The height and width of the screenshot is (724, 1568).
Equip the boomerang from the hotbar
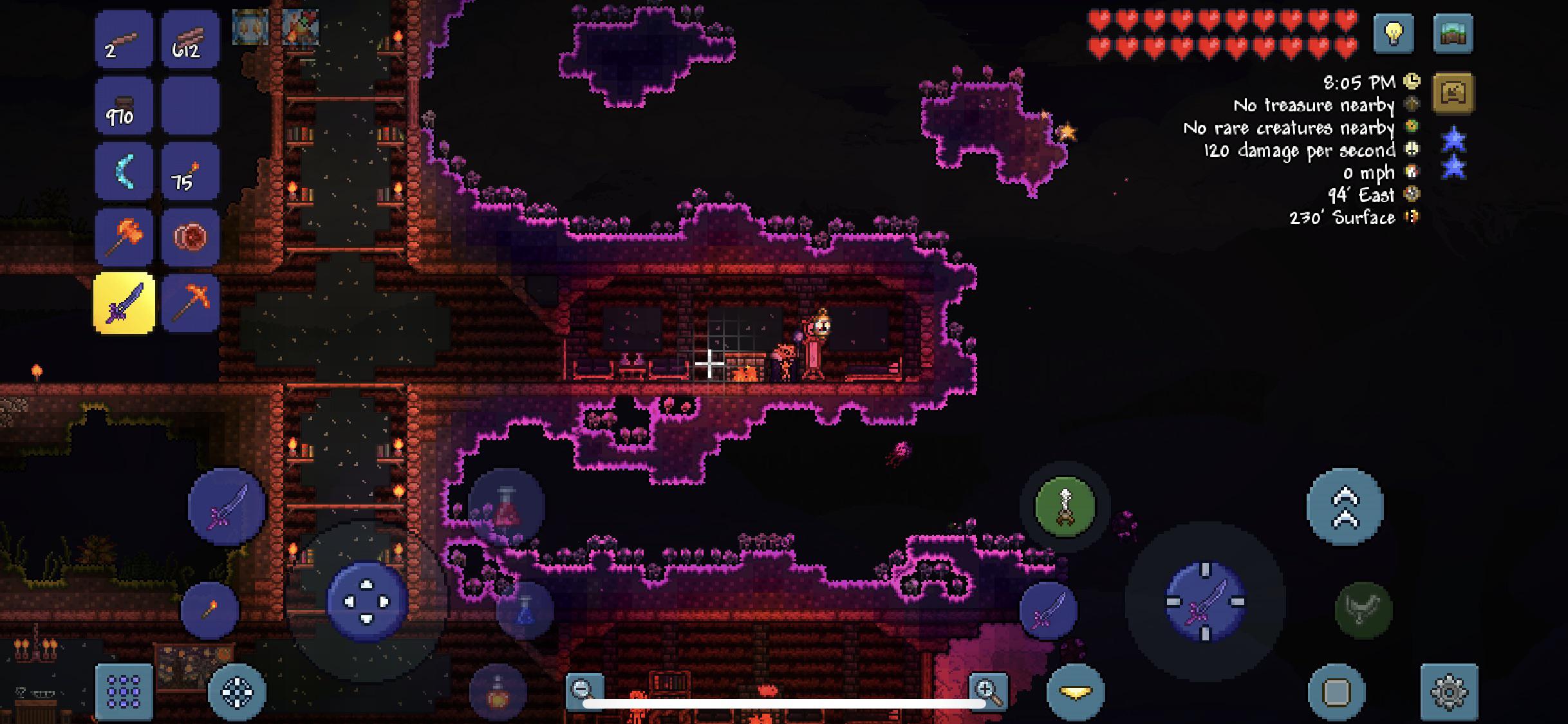click(125, 171)
